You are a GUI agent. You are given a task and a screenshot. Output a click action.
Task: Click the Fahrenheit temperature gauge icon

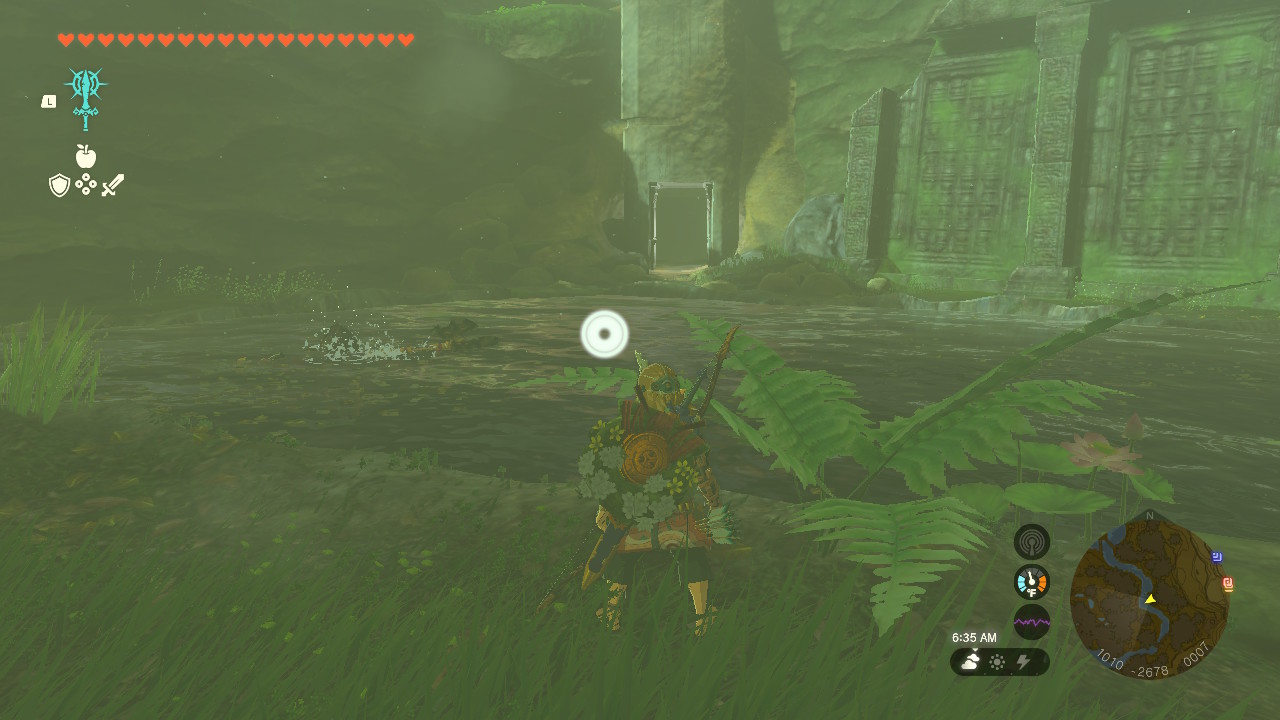(x=1032, y=581)
